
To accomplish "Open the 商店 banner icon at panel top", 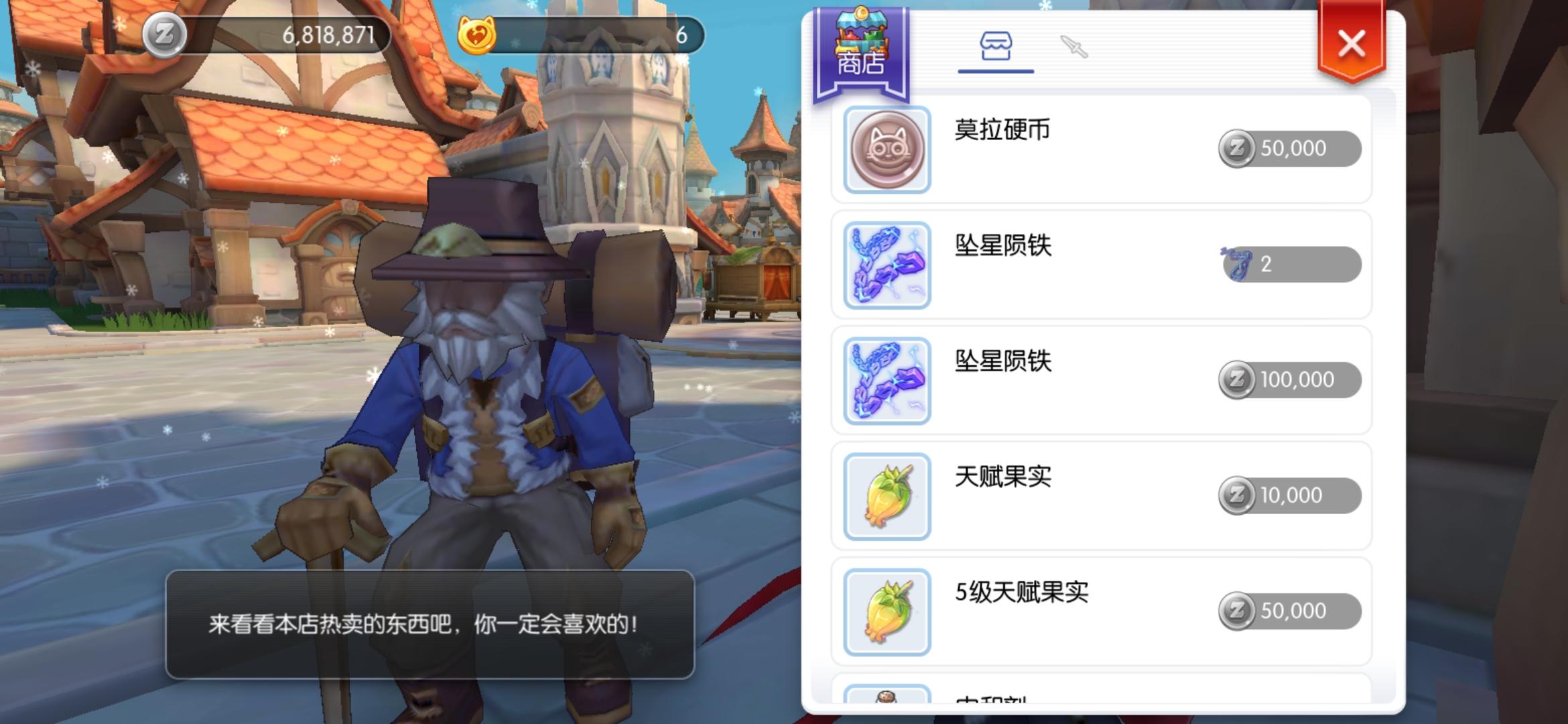I will click(860, 44).
